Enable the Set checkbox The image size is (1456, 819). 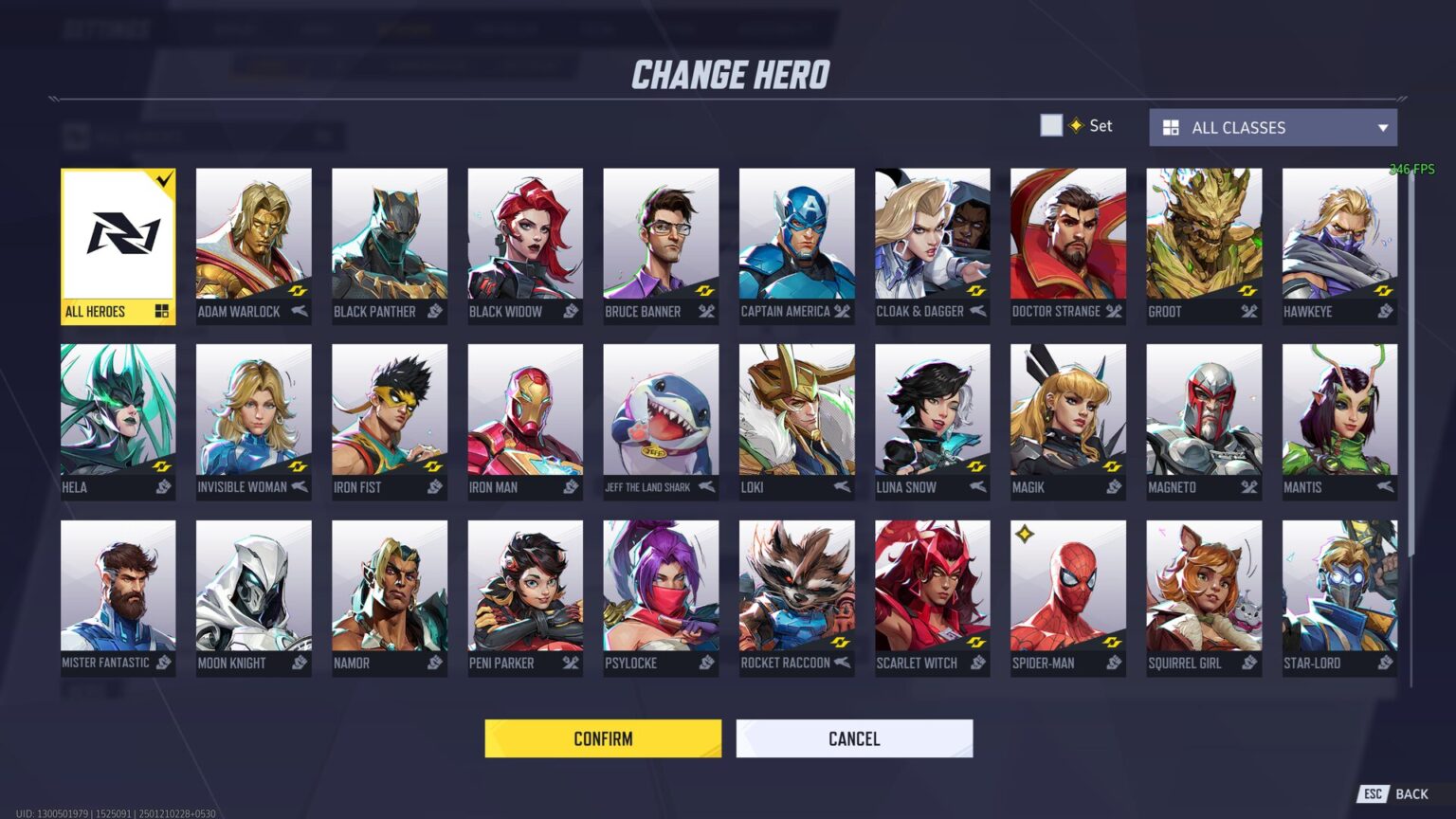[1051, 124]
